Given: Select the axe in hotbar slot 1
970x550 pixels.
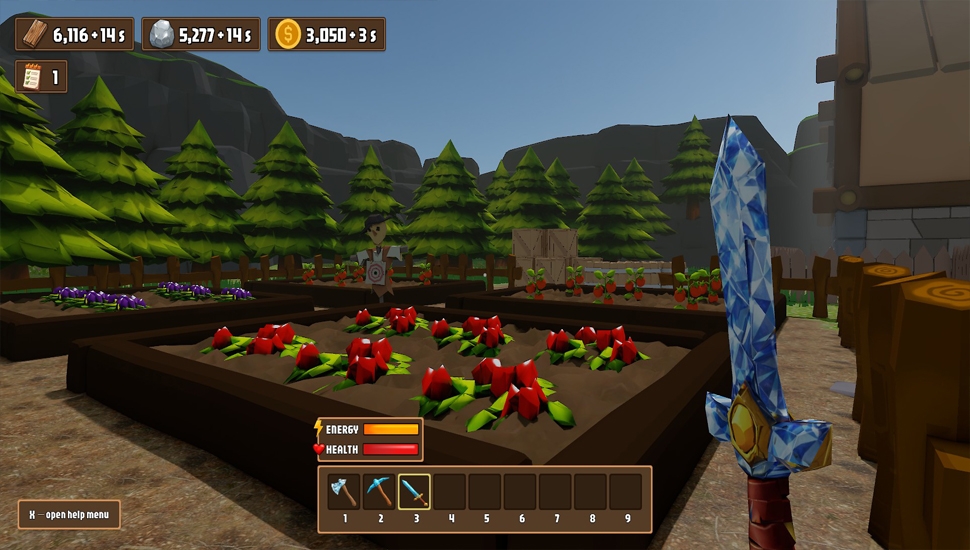Looking at the screenshot, I should point(344,491).
